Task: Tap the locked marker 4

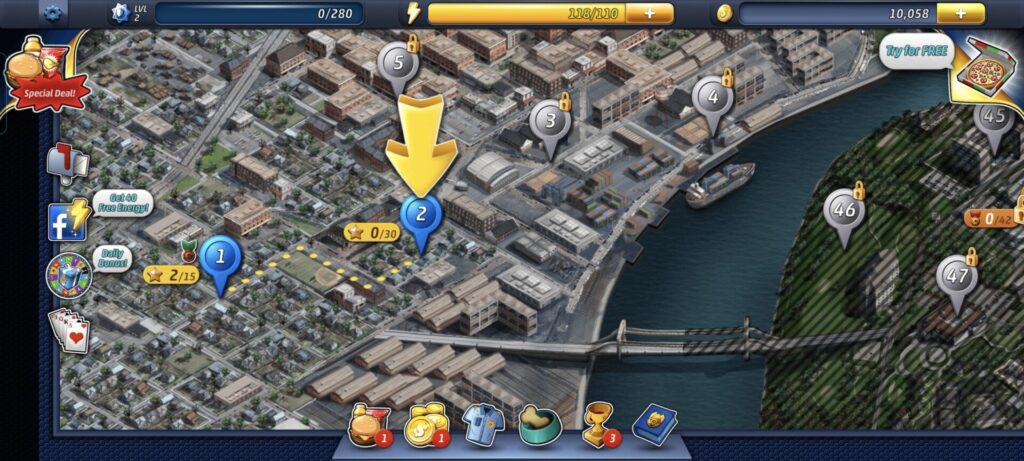Action: click(x=712, y=99)
